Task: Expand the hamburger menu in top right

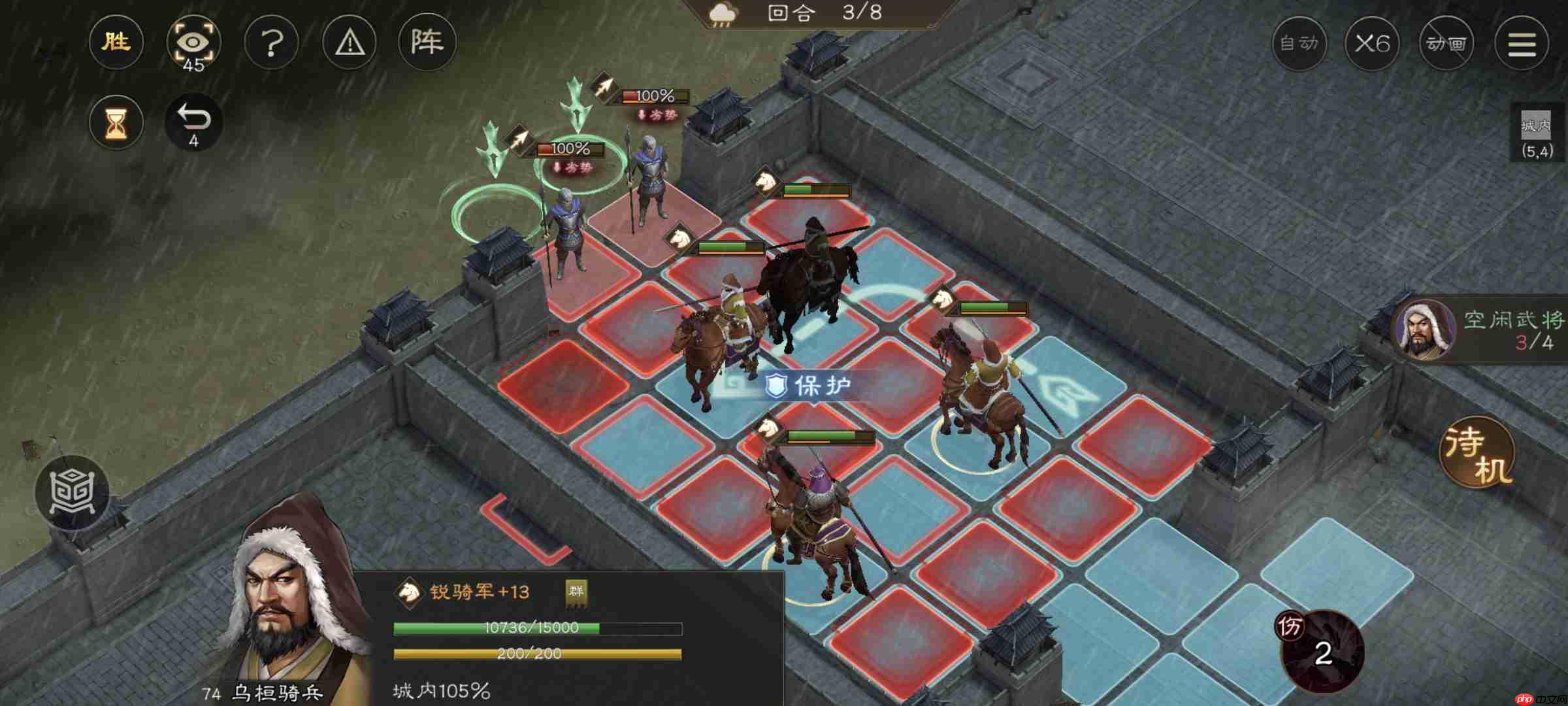Action: [1522, 43]
